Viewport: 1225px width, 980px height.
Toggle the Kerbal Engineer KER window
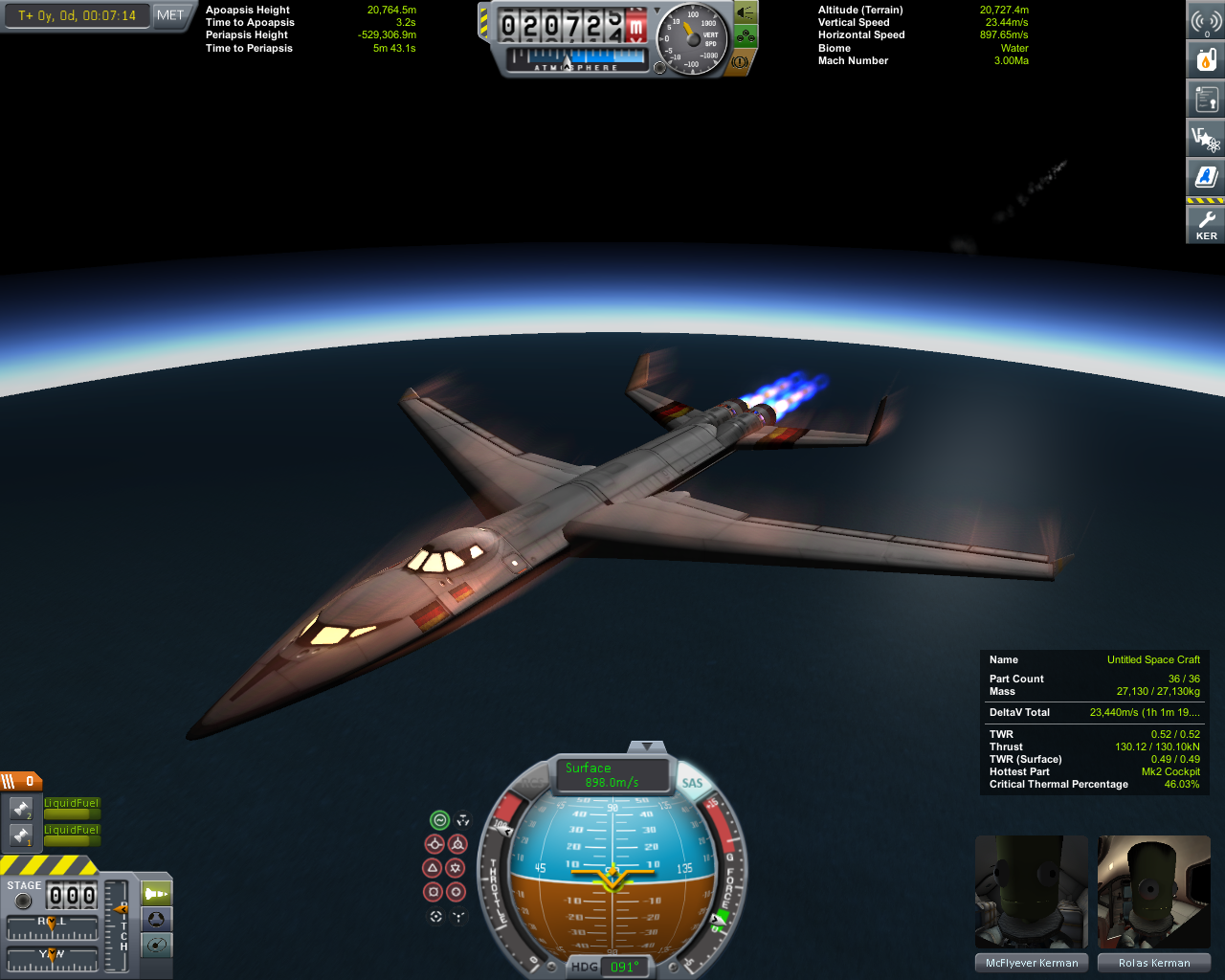tap(1206, 225)
